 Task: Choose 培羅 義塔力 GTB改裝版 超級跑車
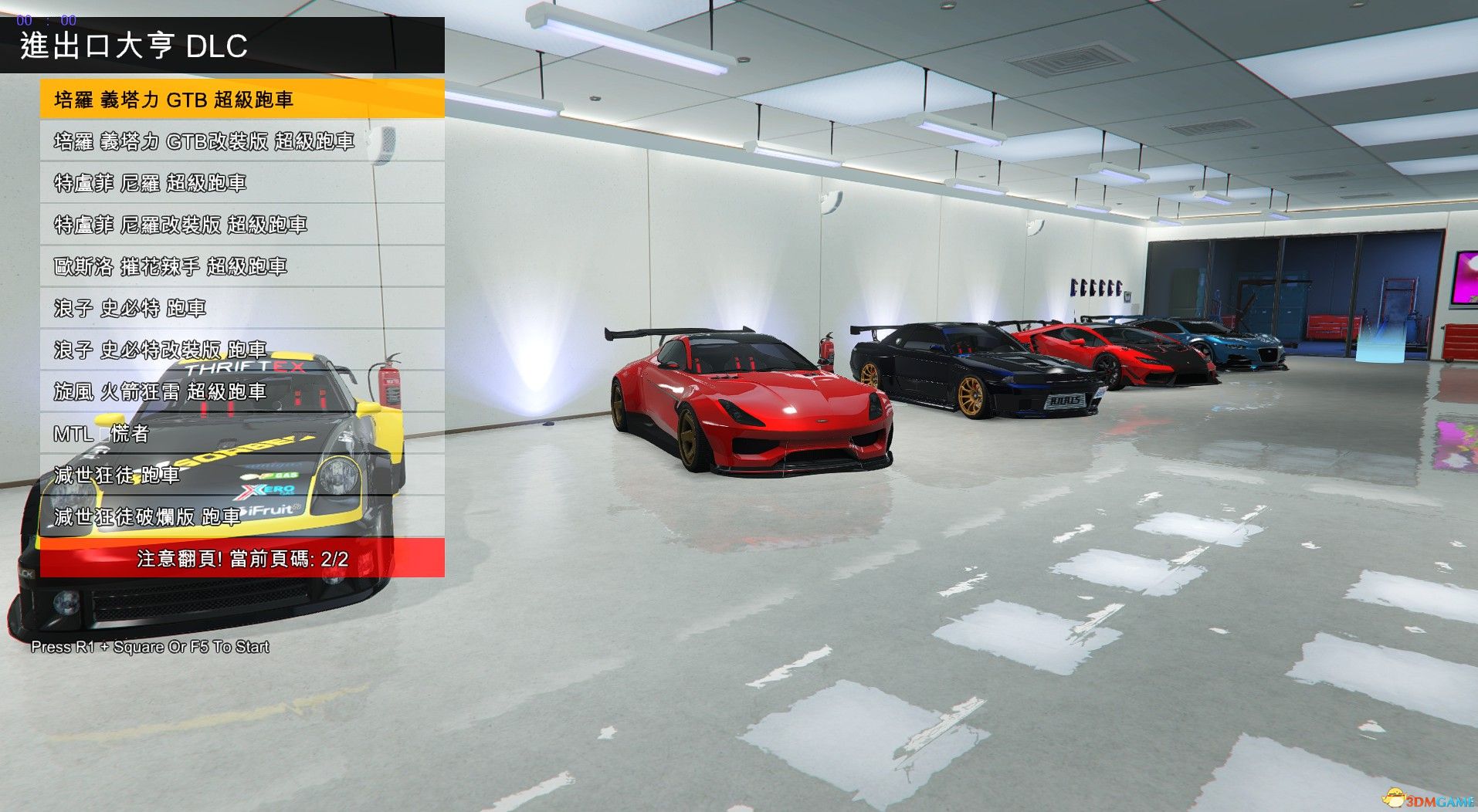tap(242, 141)
